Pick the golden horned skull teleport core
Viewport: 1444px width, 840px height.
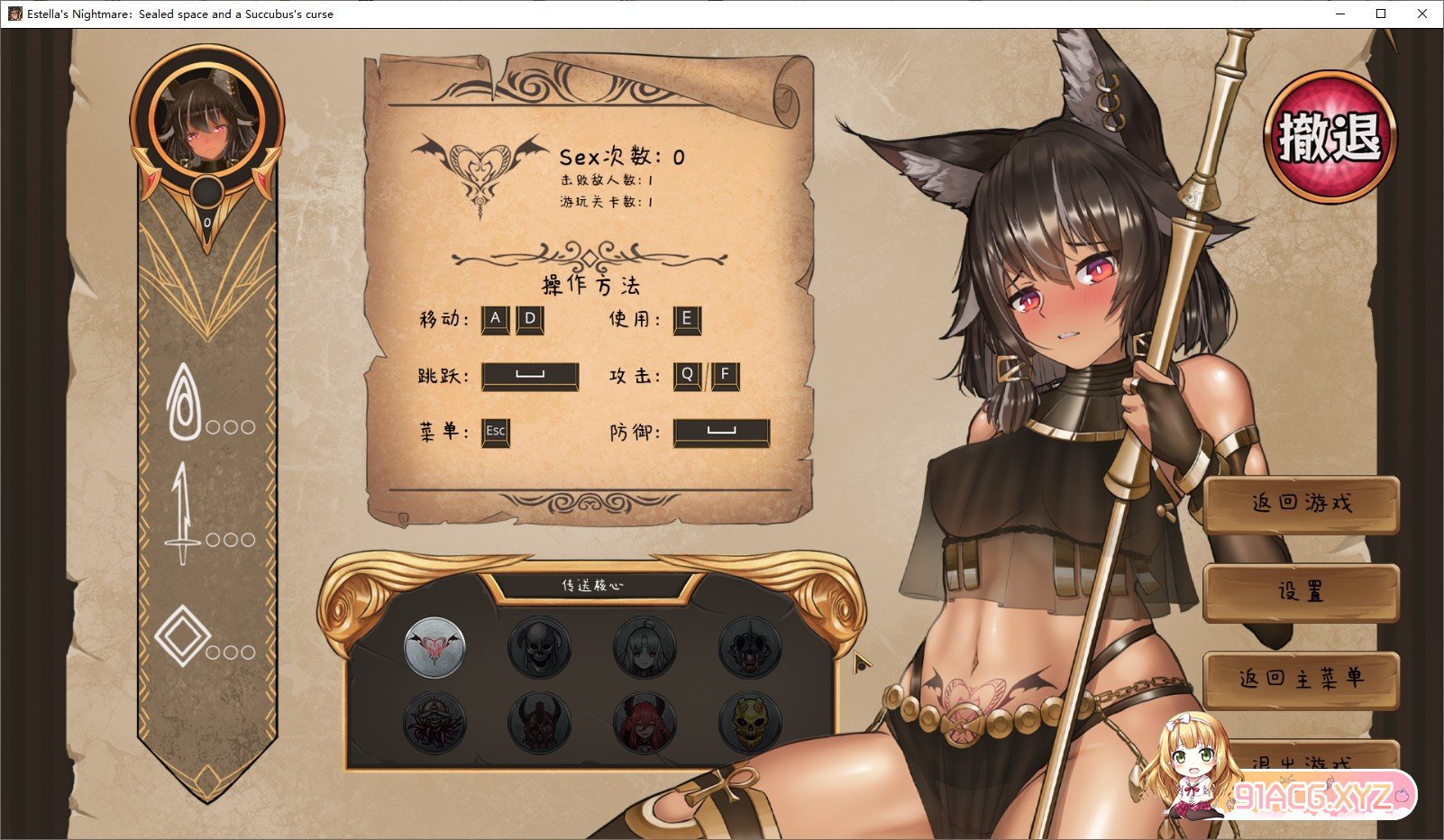pos(750,722)
